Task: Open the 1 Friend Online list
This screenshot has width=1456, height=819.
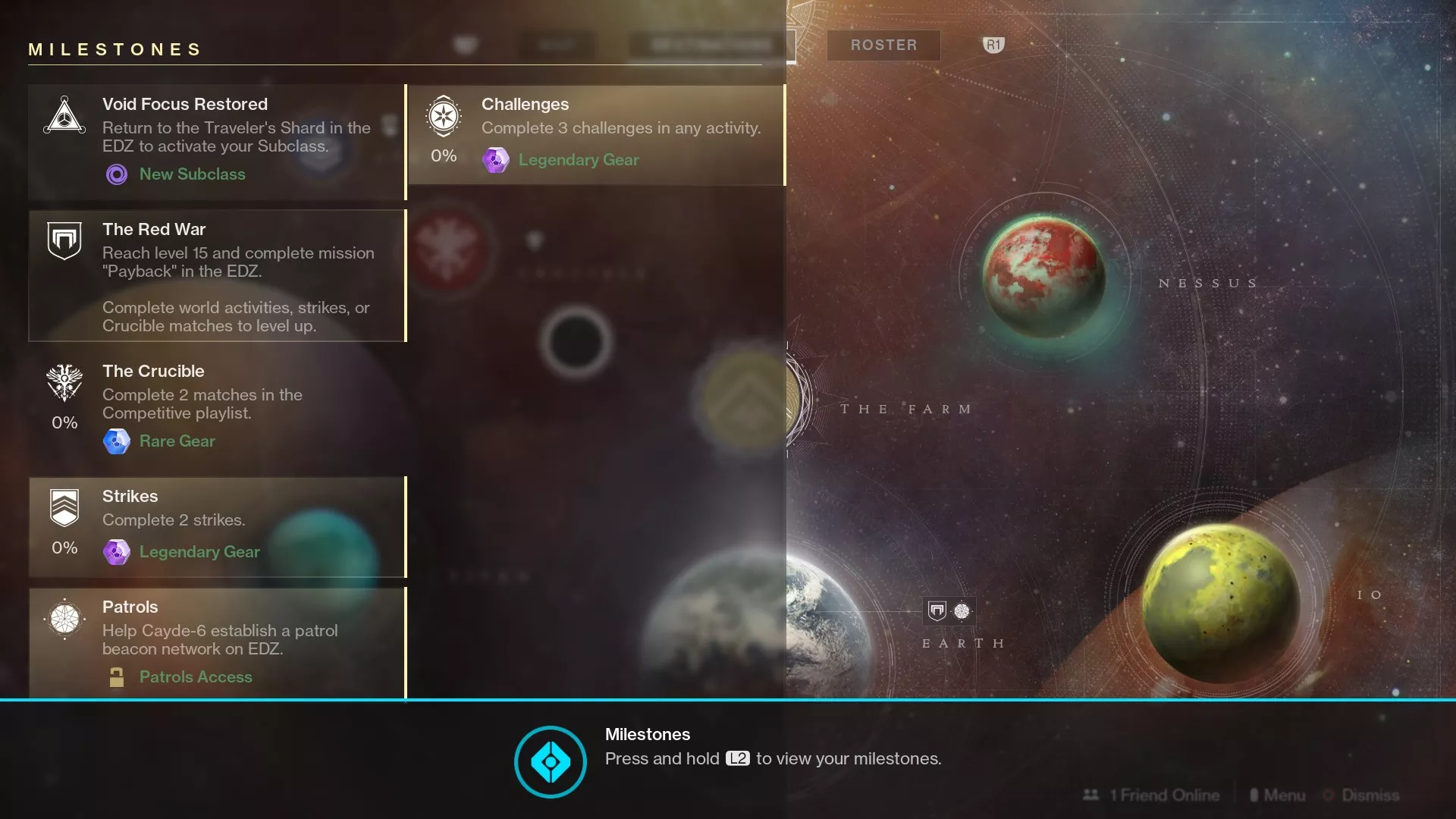Action: click(1151, 795)
